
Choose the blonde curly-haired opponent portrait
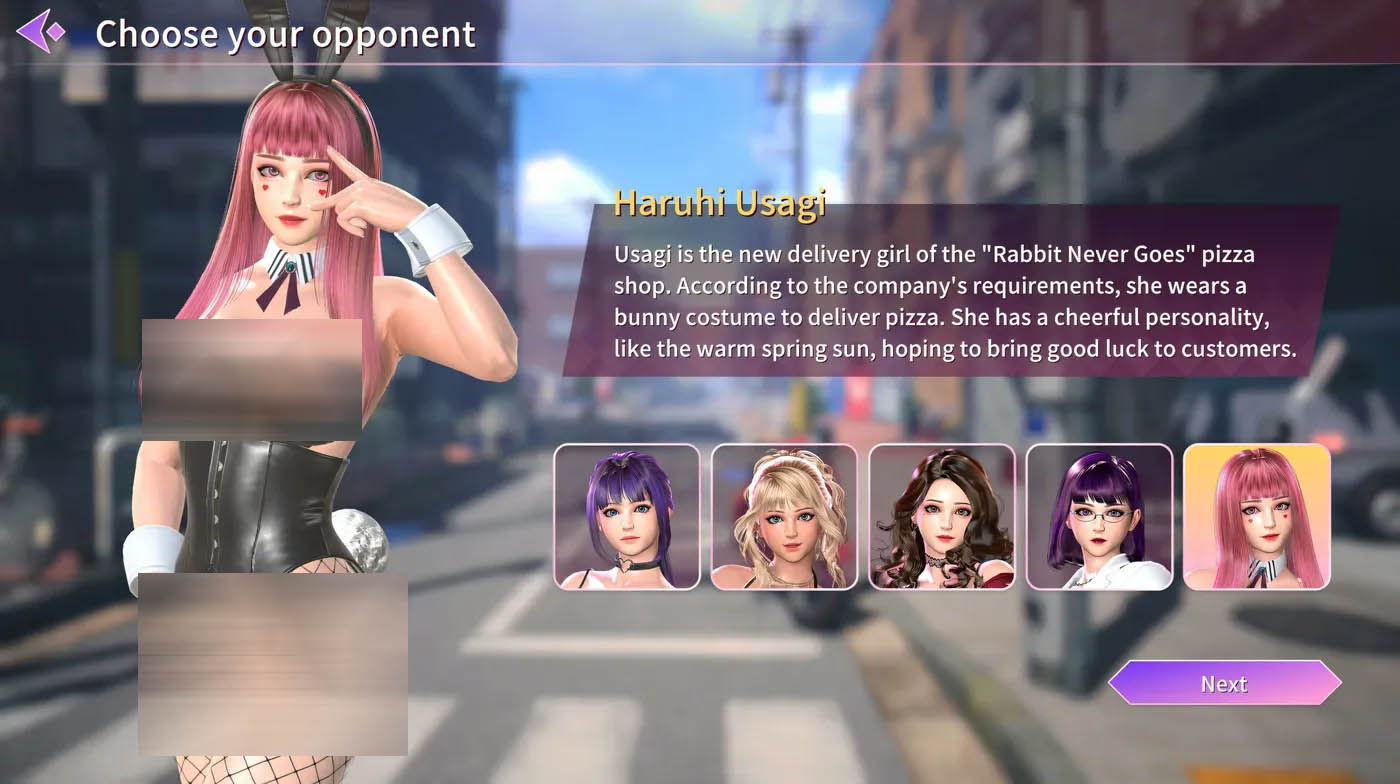(x=784, y=516)
